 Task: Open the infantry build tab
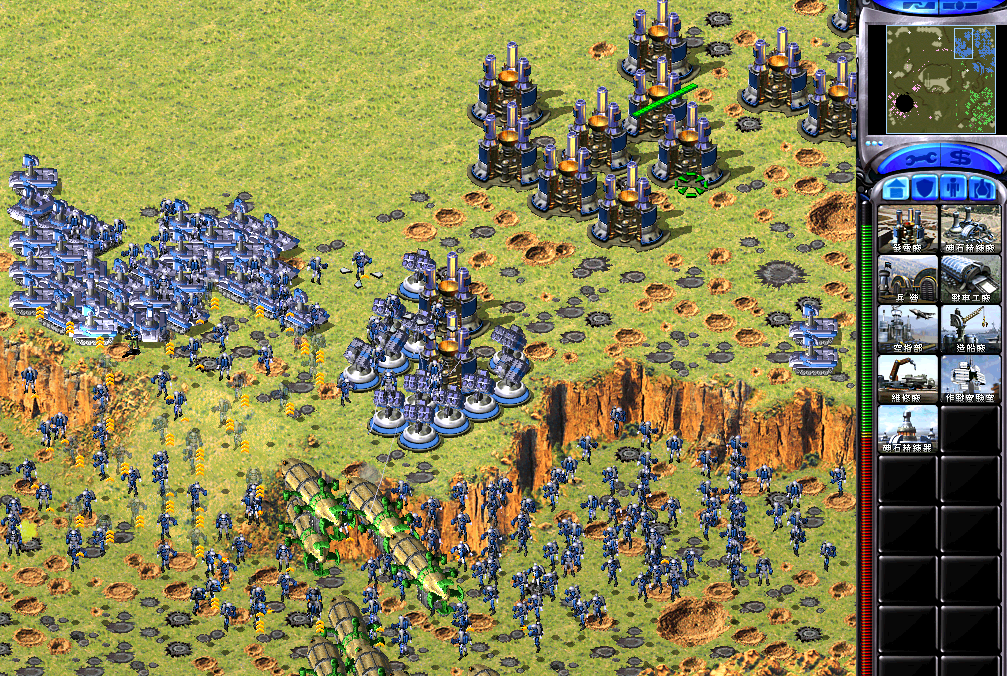click(x=953, y=187)
